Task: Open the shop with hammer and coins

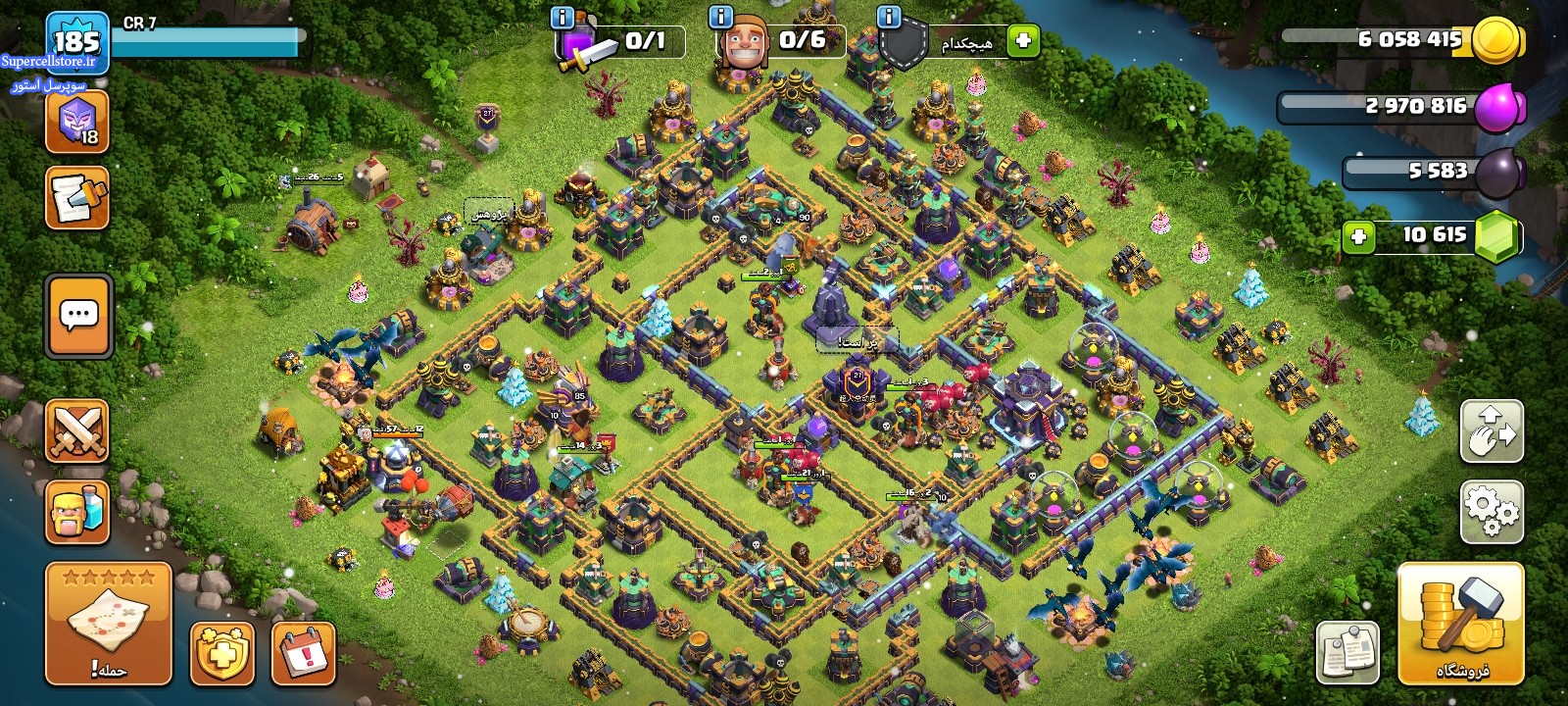Action: pos(1460,623)
